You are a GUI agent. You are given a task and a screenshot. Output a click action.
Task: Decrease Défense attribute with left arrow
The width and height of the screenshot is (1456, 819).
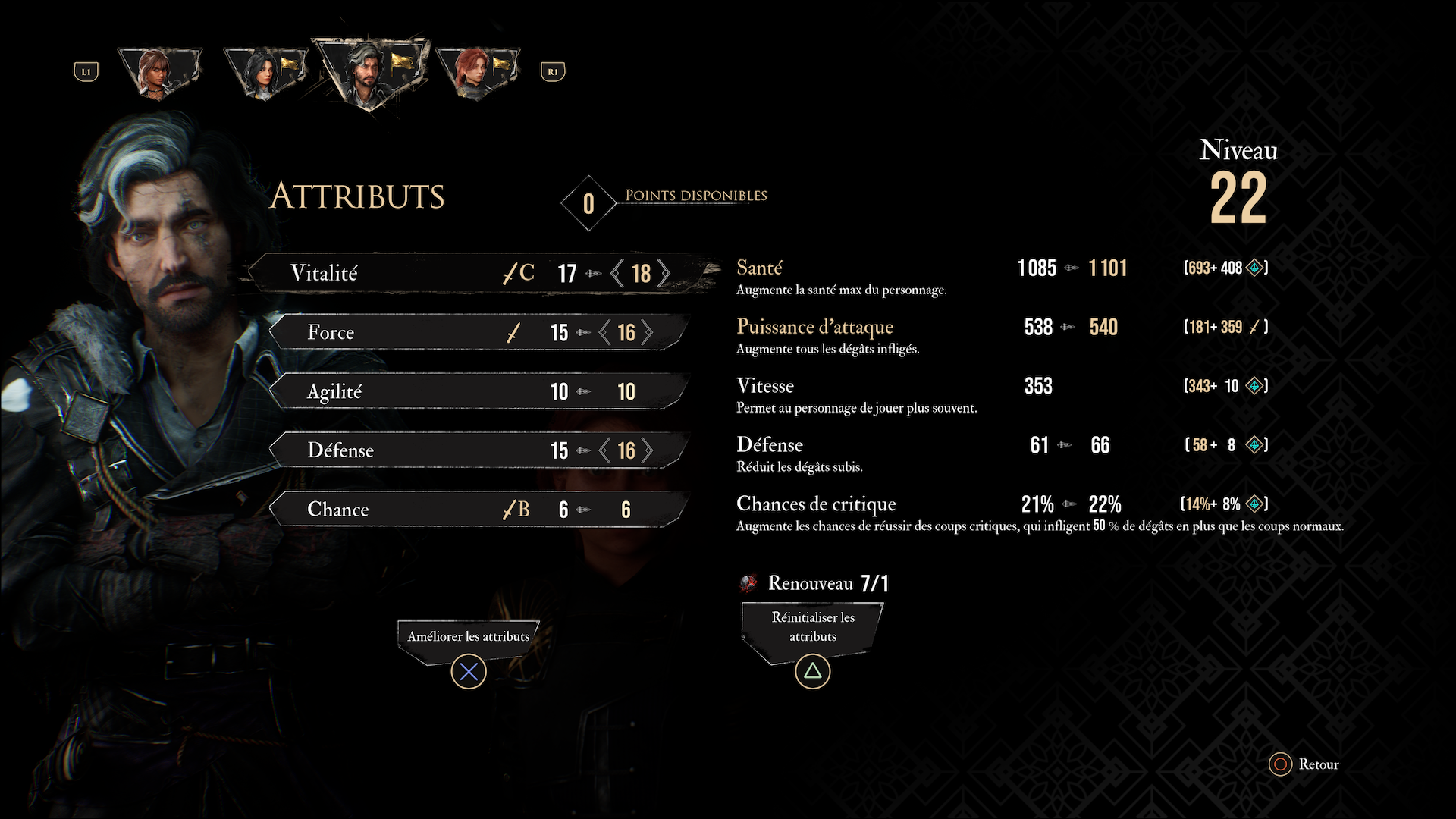(x=604, y=450)
